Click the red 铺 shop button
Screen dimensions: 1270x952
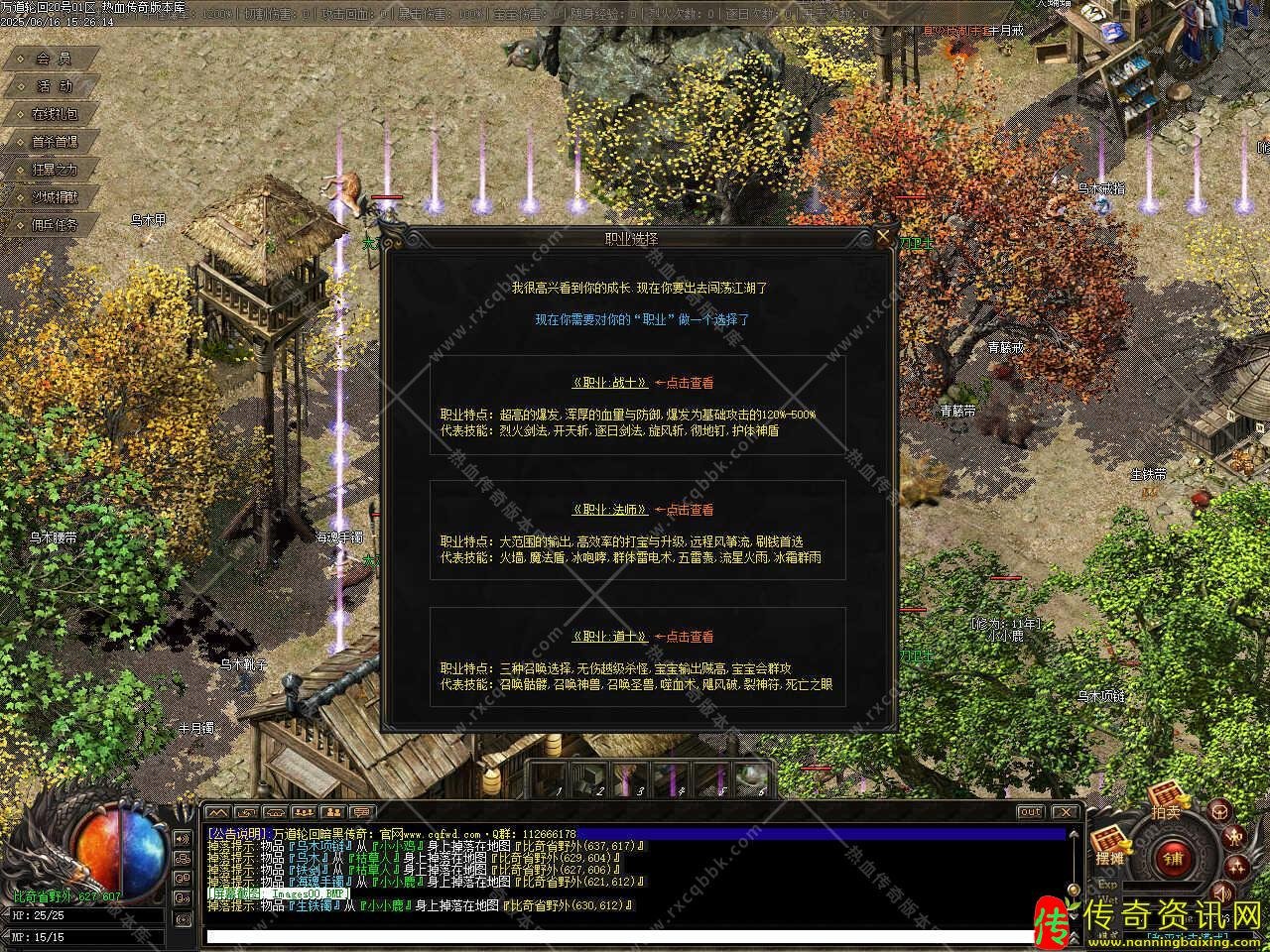pyautogui.click(x=1173, y=859)
